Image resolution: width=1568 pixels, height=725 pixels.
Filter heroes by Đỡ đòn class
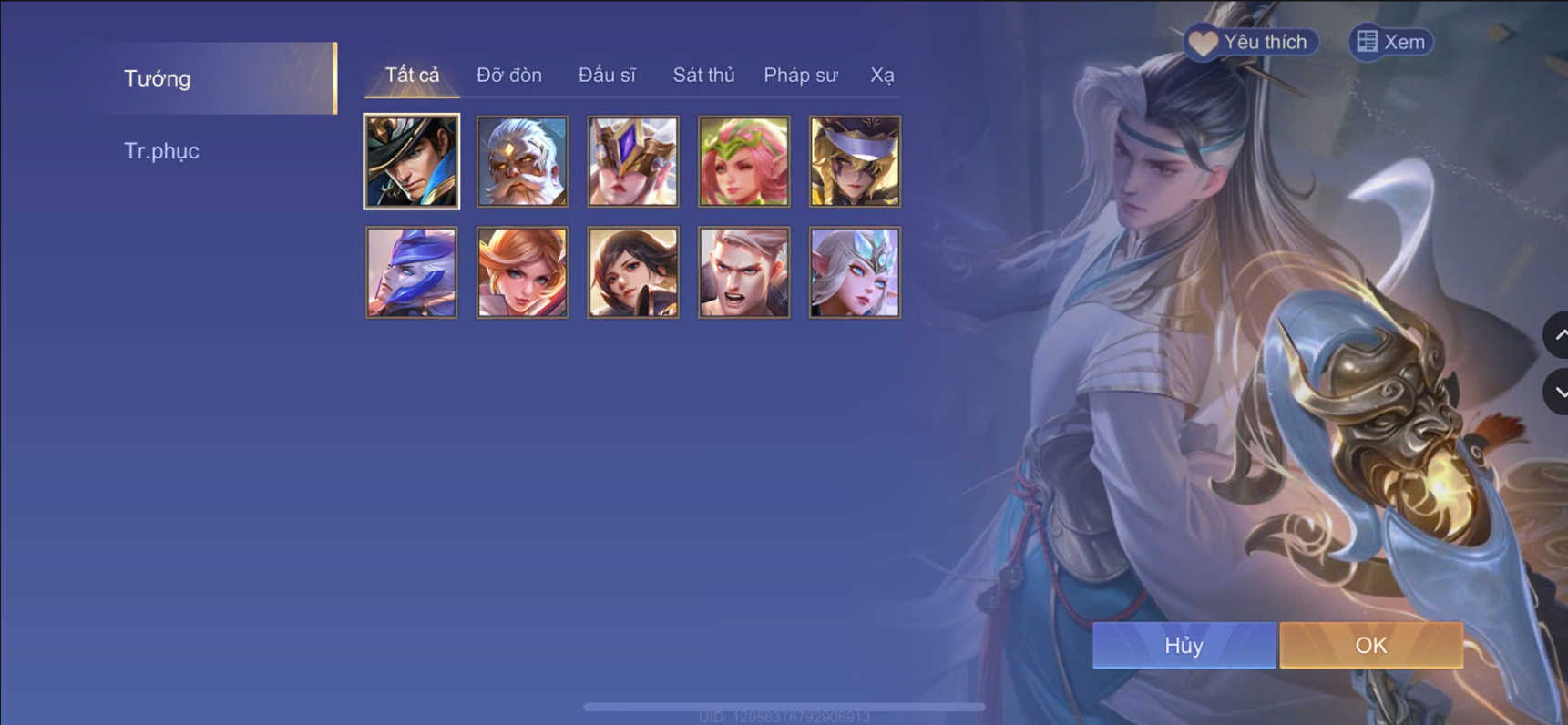click(508, 75)
